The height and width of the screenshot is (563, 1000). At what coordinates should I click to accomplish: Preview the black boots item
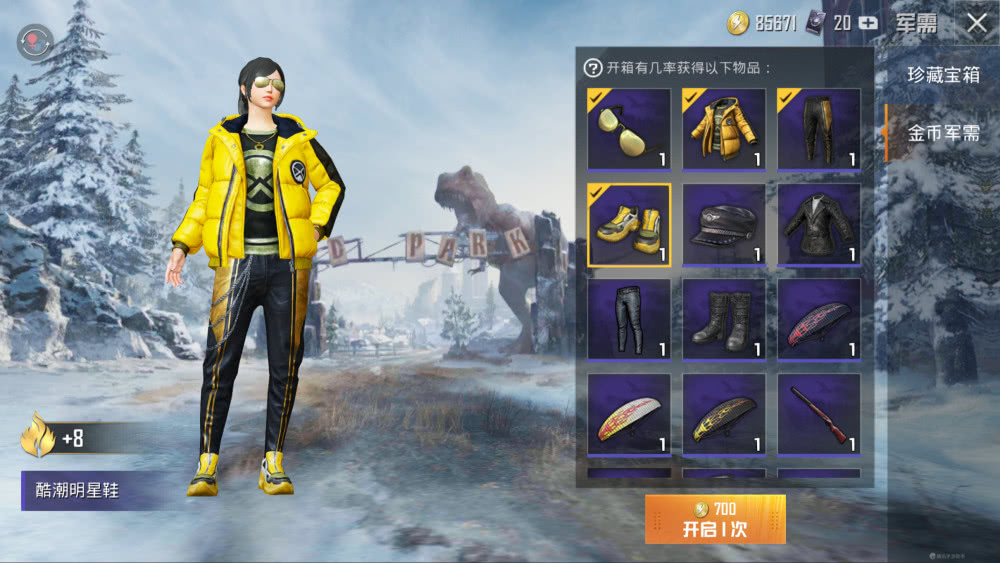click(x=724, y=319)
